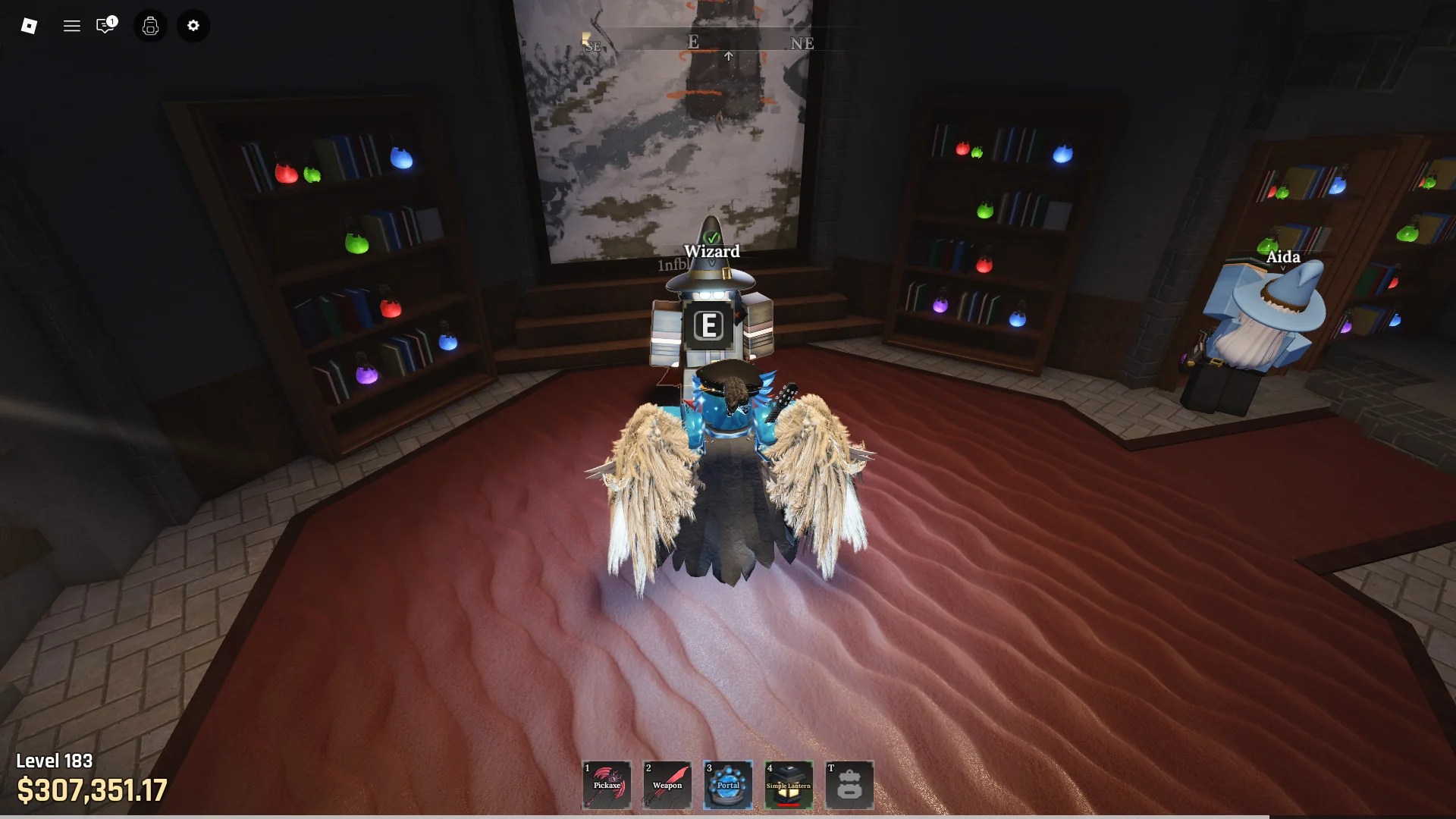
Task: Open the backpack inventory icon
Action: (150, 26)
